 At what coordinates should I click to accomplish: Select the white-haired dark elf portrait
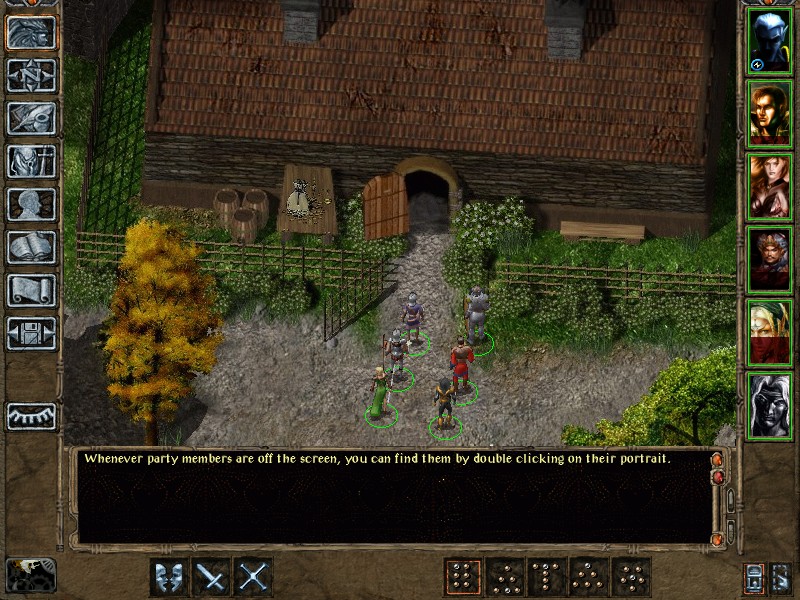tap(769, 406)
